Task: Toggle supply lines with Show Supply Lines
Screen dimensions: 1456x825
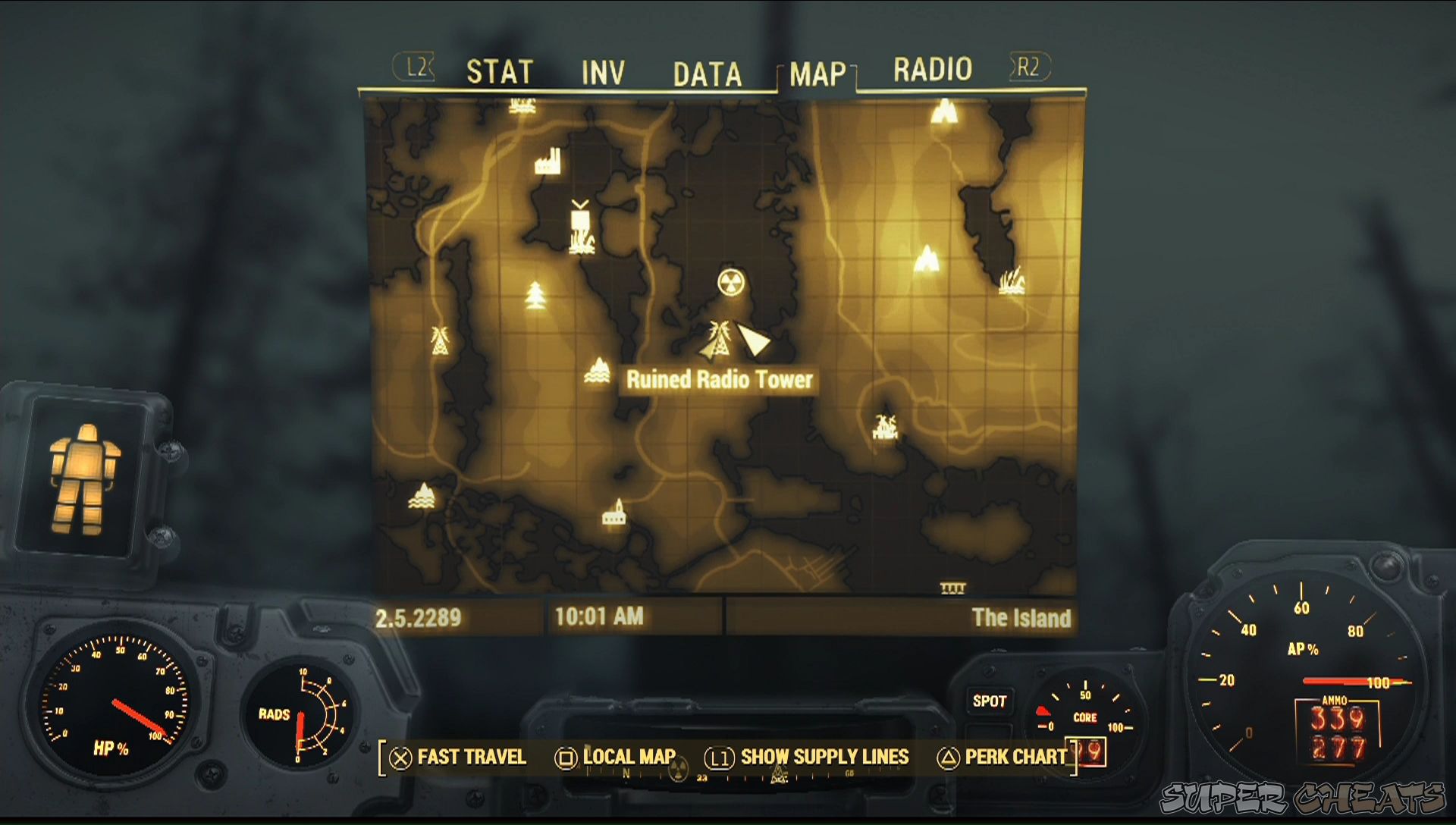Action: pos(827,757)
